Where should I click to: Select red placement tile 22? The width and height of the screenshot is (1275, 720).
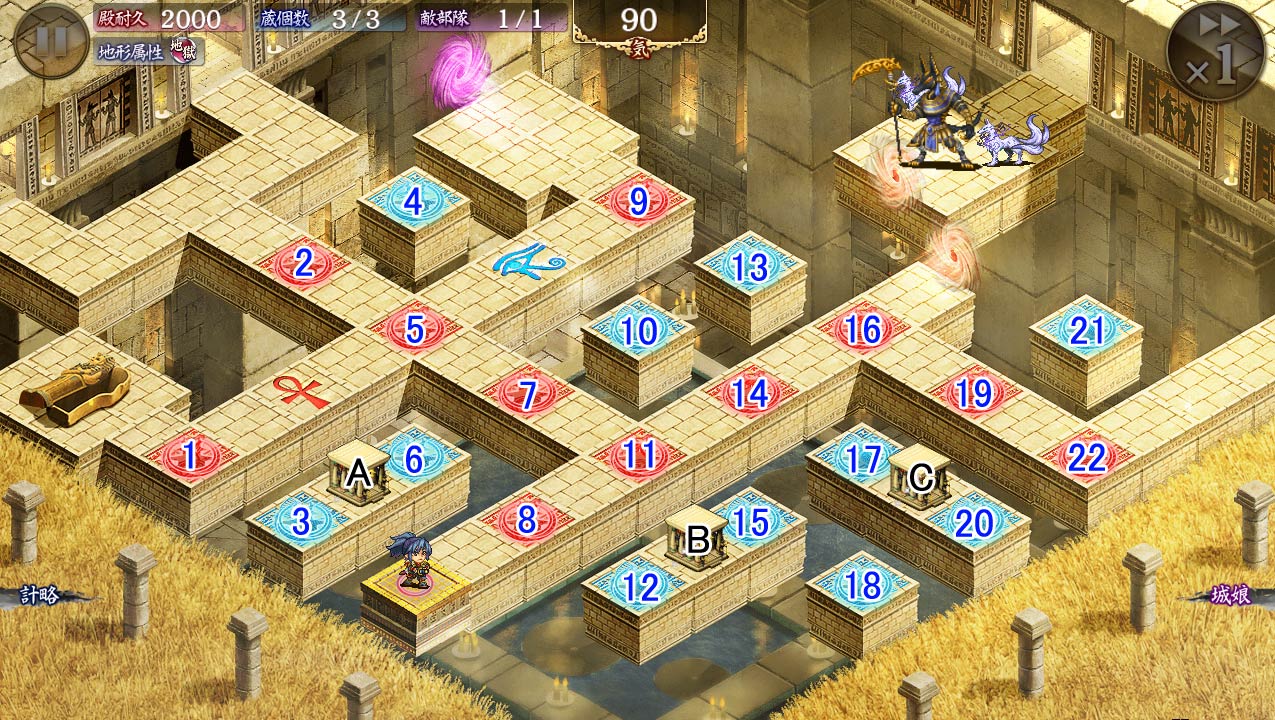(1086, 457)
